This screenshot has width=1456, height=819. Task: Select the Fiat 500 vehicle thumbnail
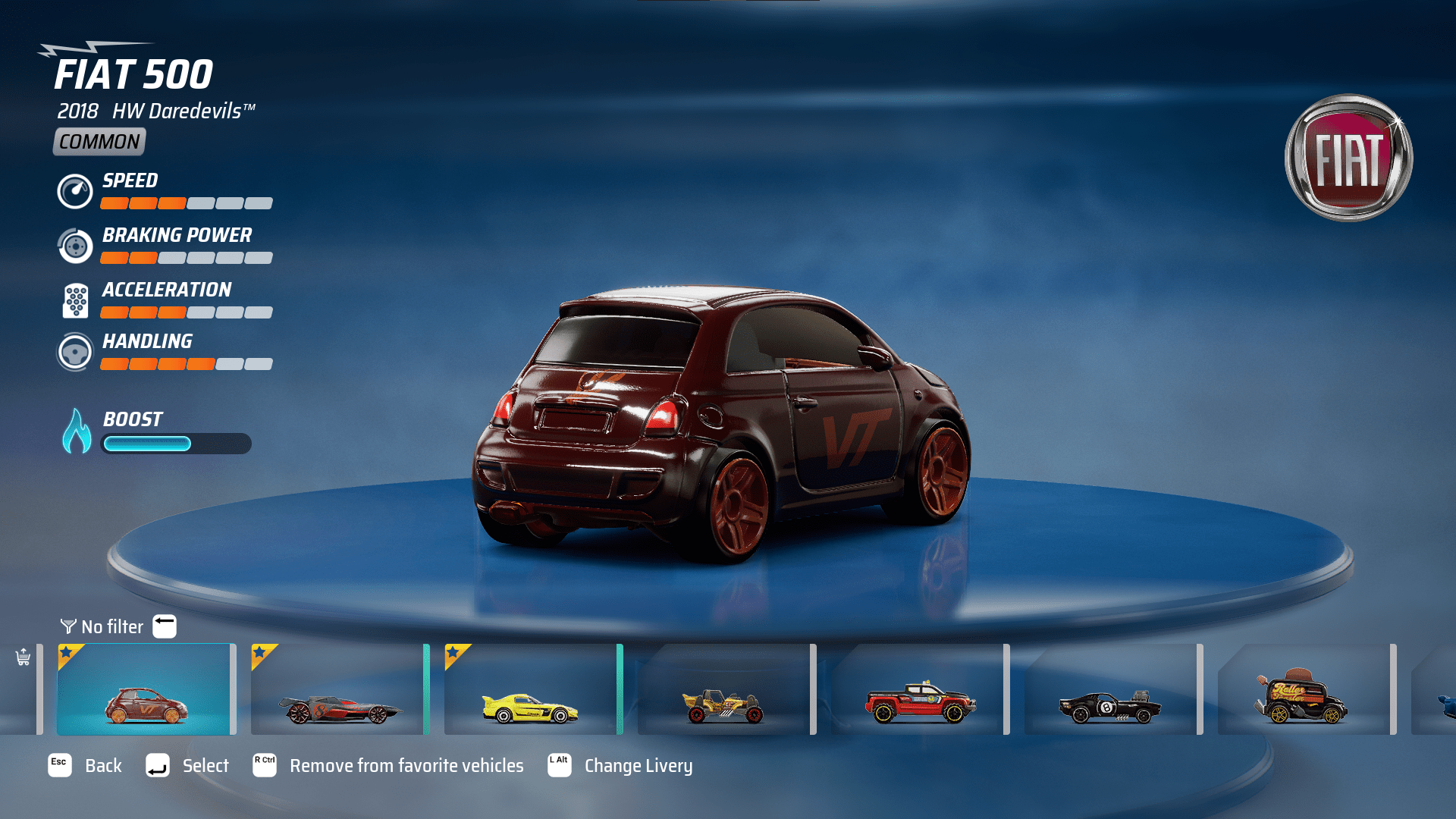[146, 689]
